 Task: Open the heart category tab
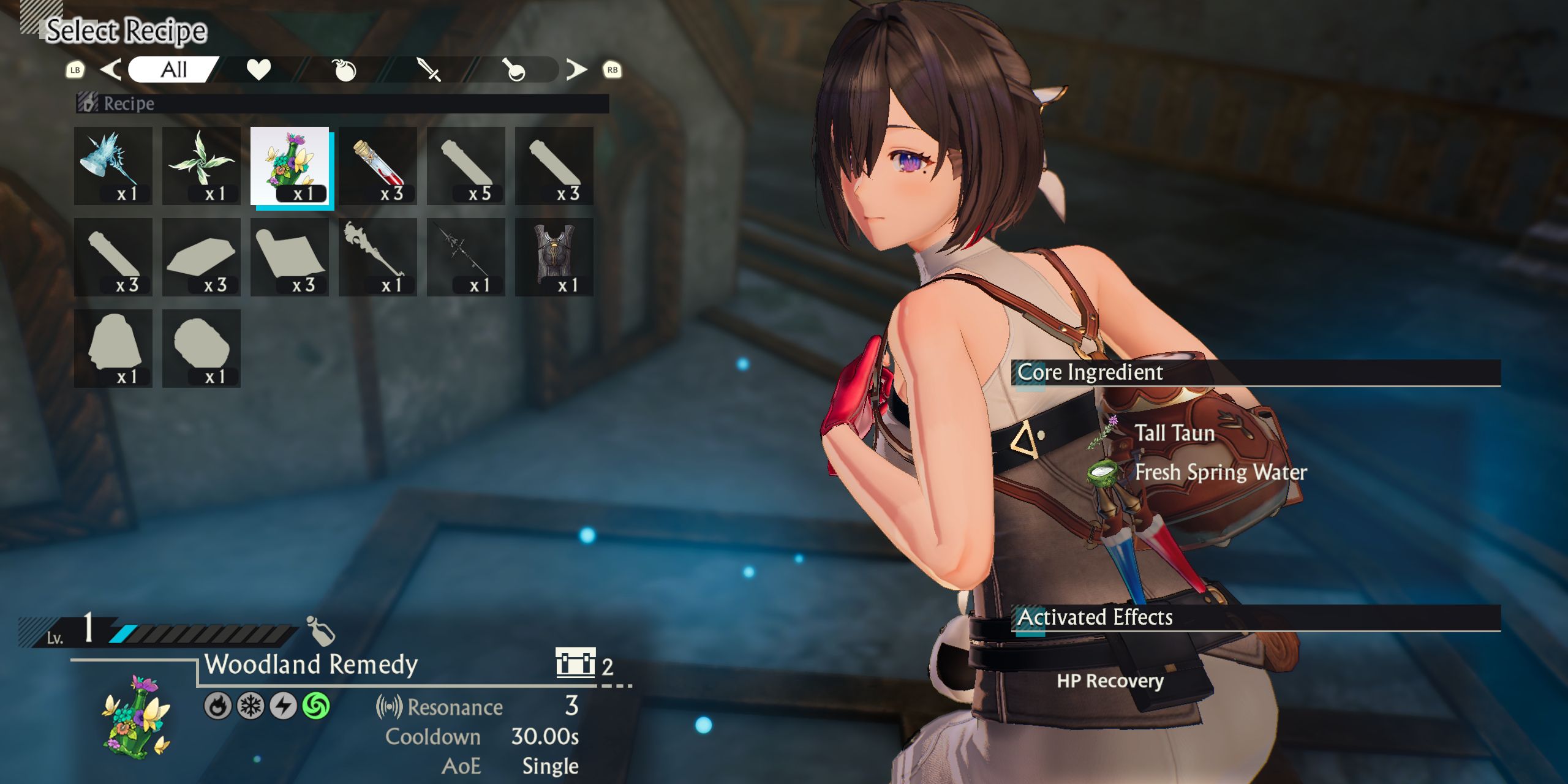coord(258,70)
